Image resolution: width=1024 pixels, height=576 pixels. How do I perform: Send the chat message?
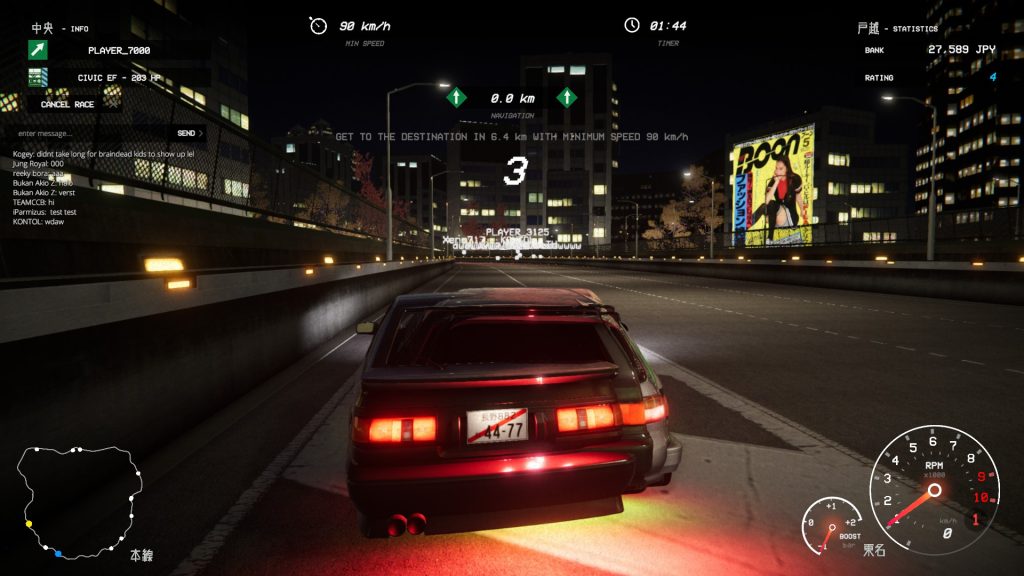pos(189,133)
